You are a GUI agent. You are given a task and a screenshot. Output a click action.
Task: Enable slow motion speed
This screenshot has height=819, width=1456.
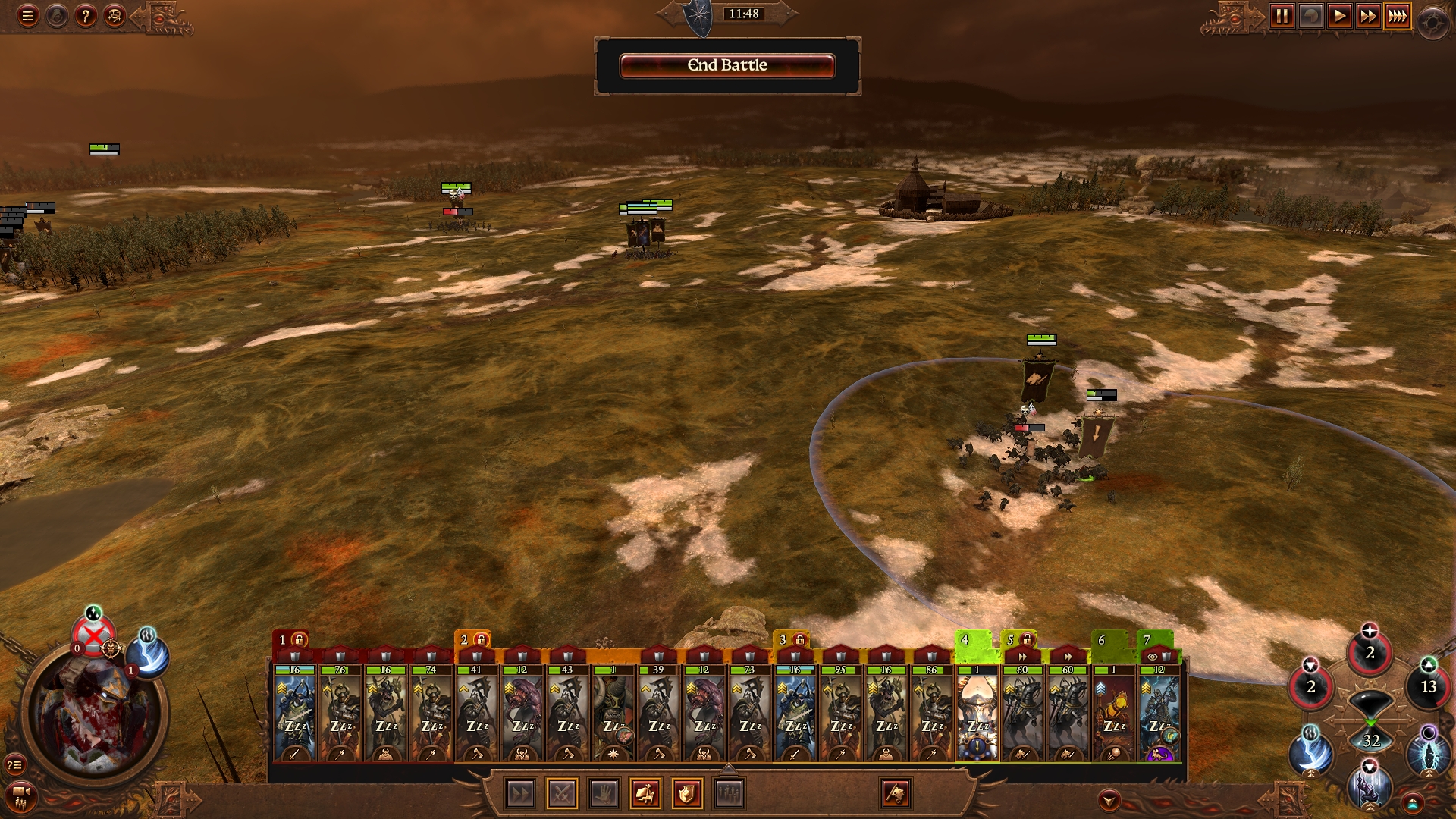click(1310, 16)
